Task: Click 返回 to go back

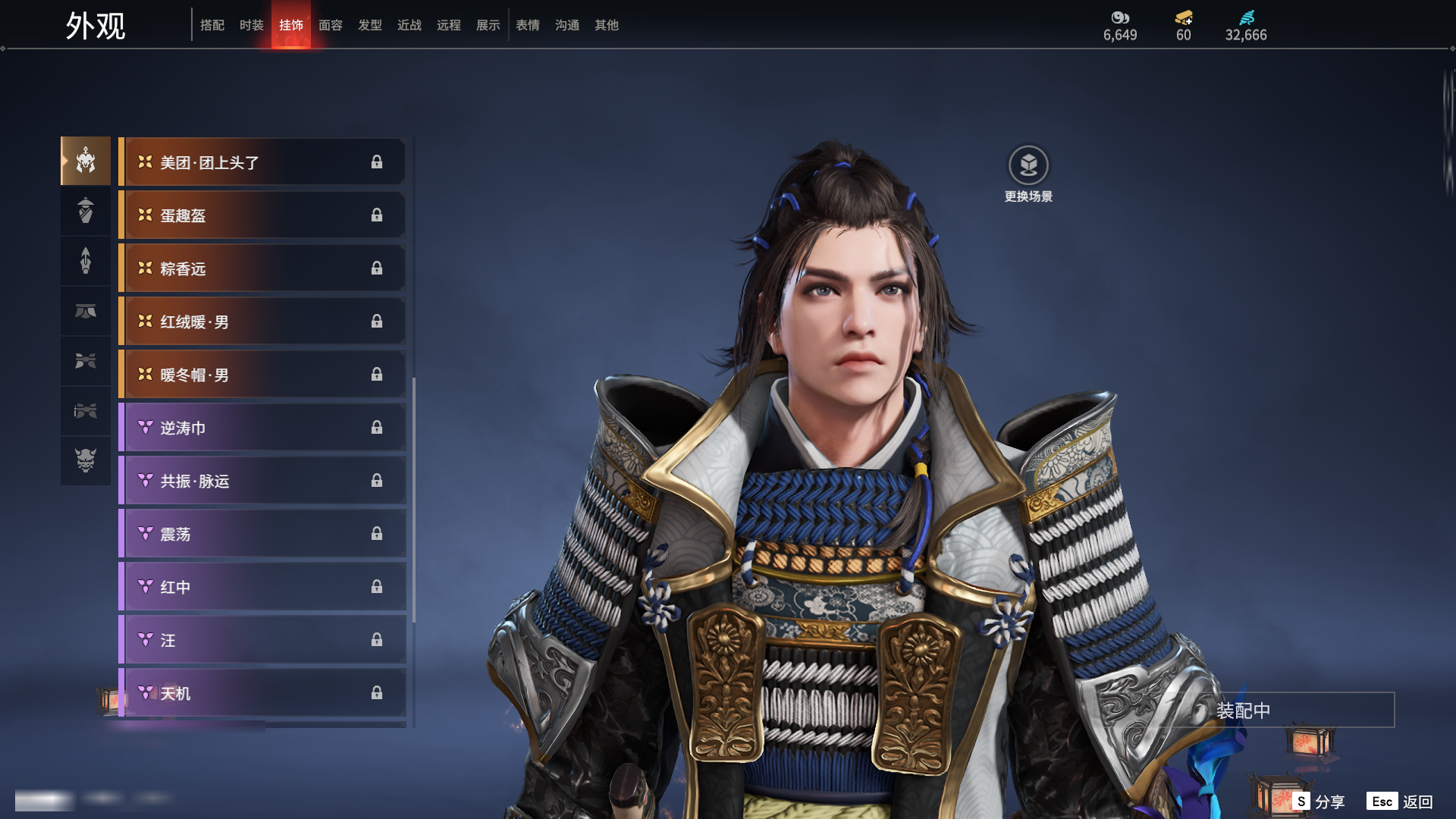Action: pos(1400,802)
